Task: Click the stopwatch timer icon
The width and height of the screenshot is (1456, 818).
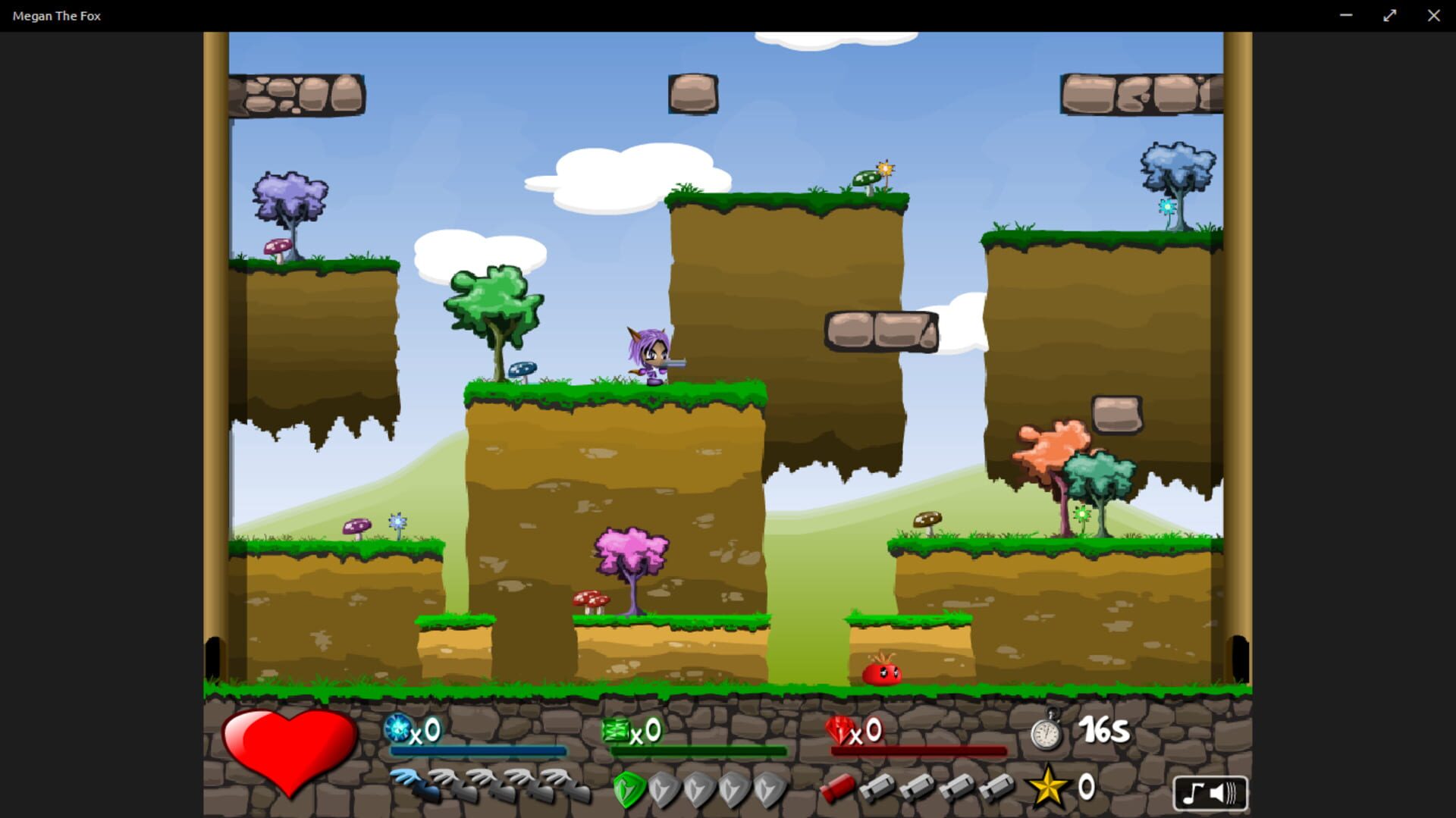Action: click(1045, 732)
